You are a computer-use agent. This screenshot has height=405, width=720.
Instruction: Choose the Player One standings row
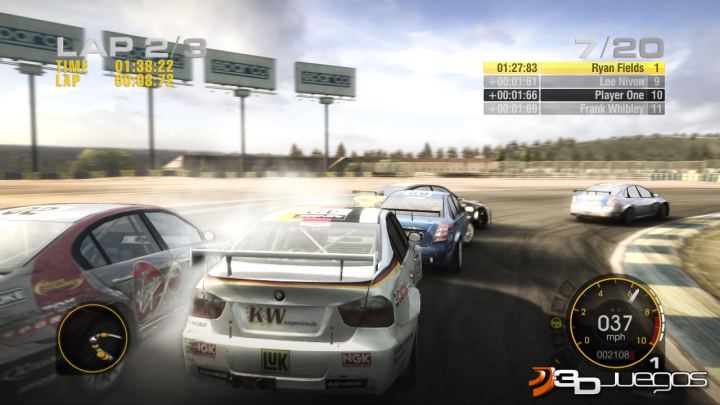tap(573, 94)
